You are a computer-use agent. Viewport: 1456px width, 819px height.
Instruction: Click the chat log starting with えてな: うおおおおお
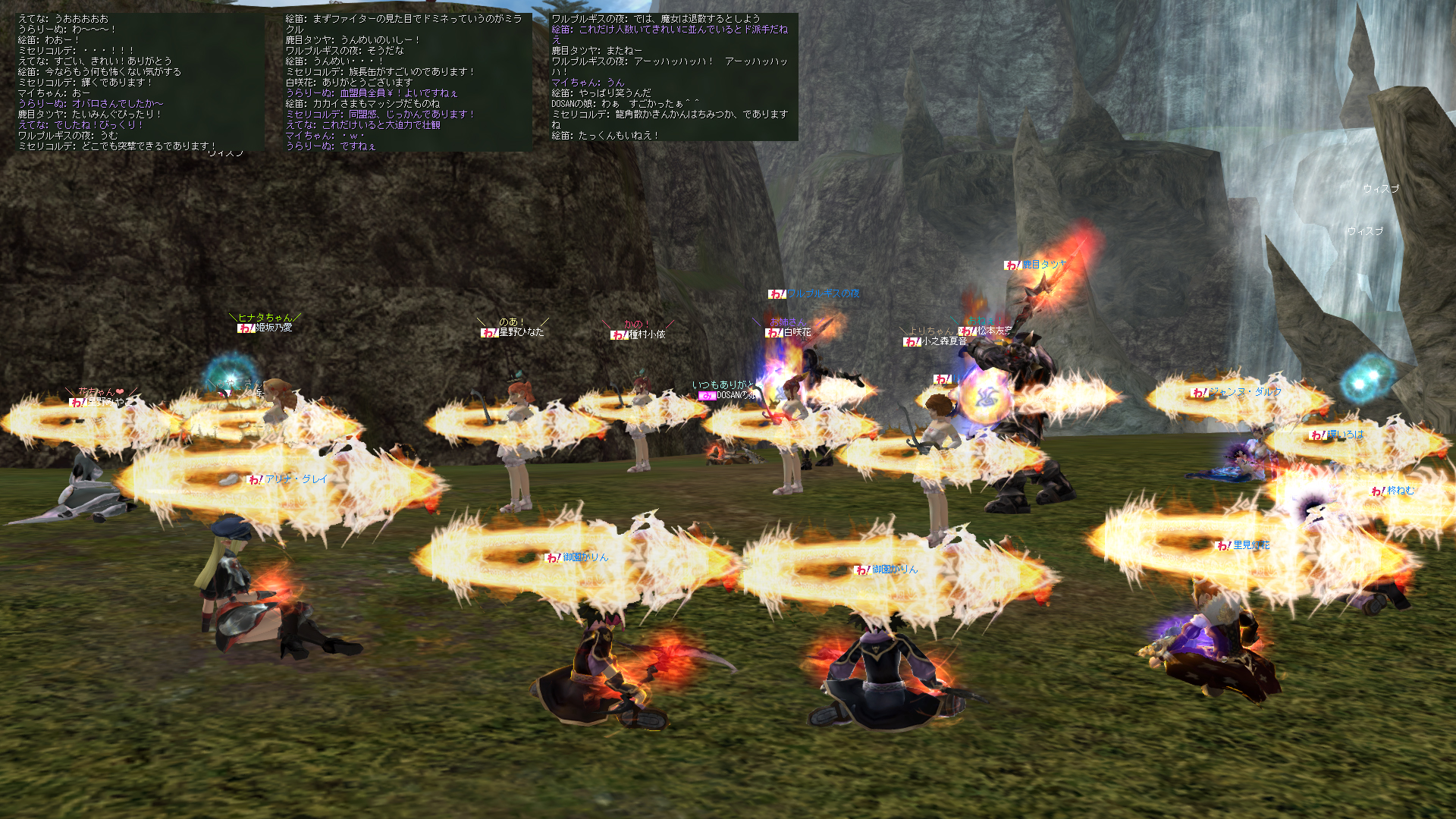point(140,82)
